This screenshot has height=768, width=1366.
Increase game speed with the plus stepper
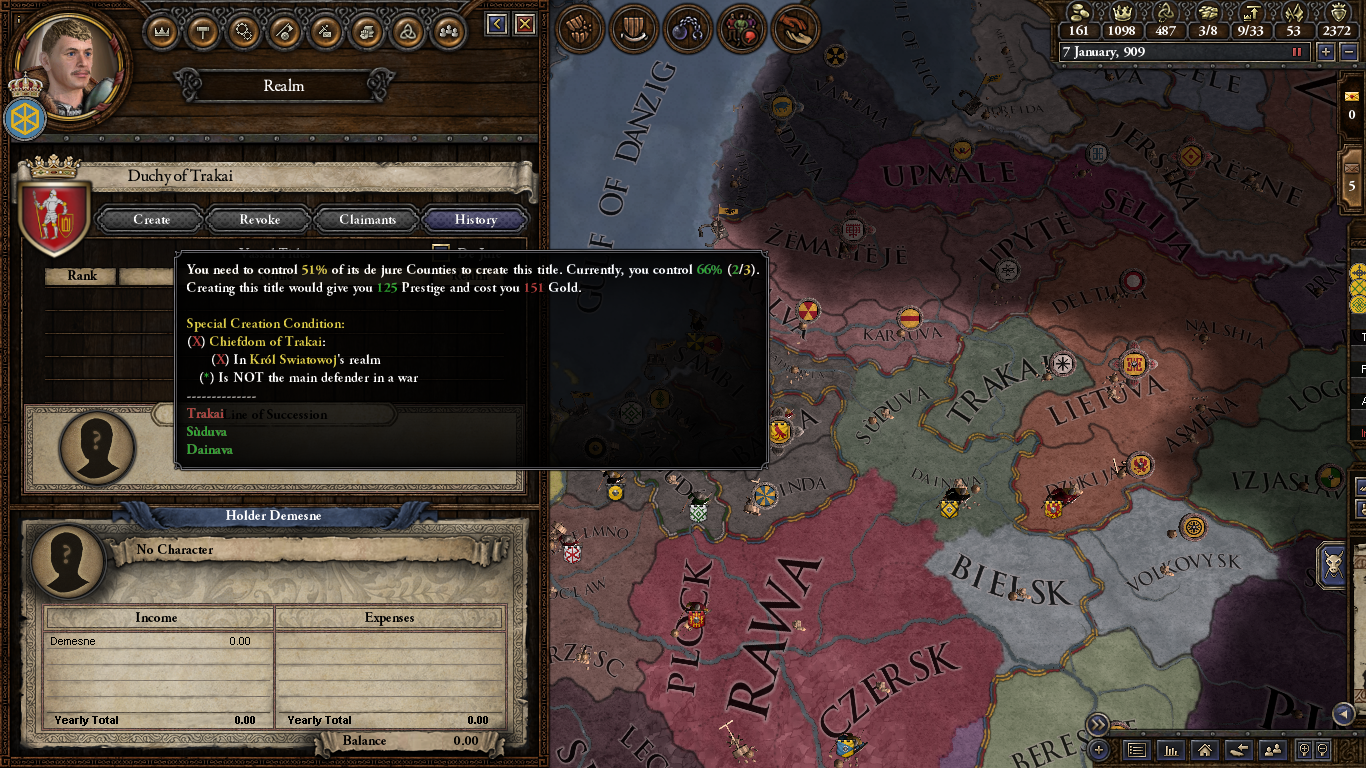point(1326,51)
